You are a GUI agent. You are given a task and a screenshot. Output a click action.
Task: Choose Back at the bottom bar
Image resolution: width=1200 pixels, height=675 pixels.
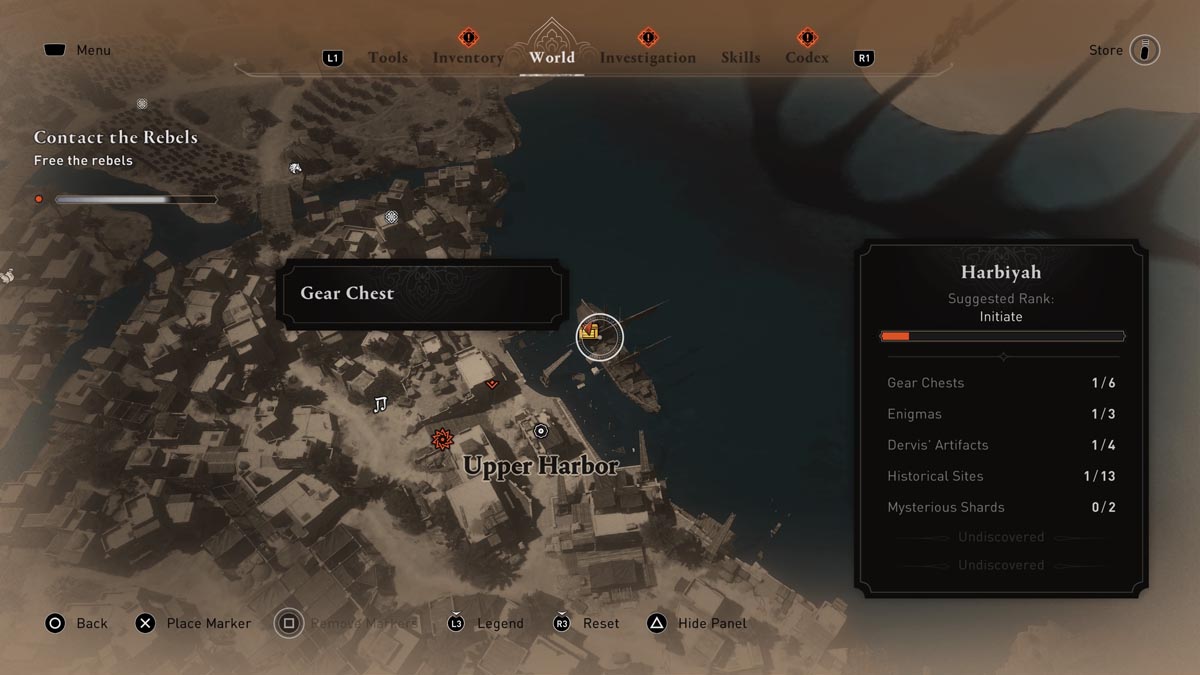tap(76, 623)
